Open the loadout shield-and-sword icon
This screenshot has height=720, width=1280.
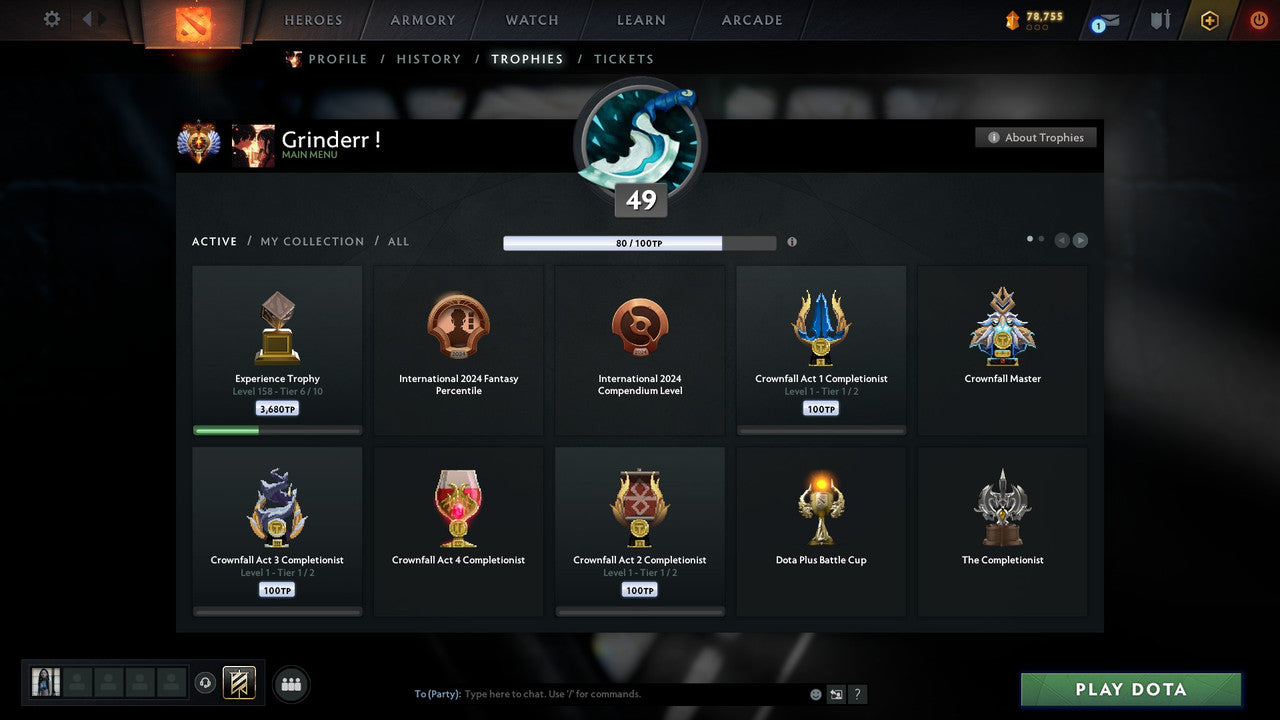point(1159,20)
